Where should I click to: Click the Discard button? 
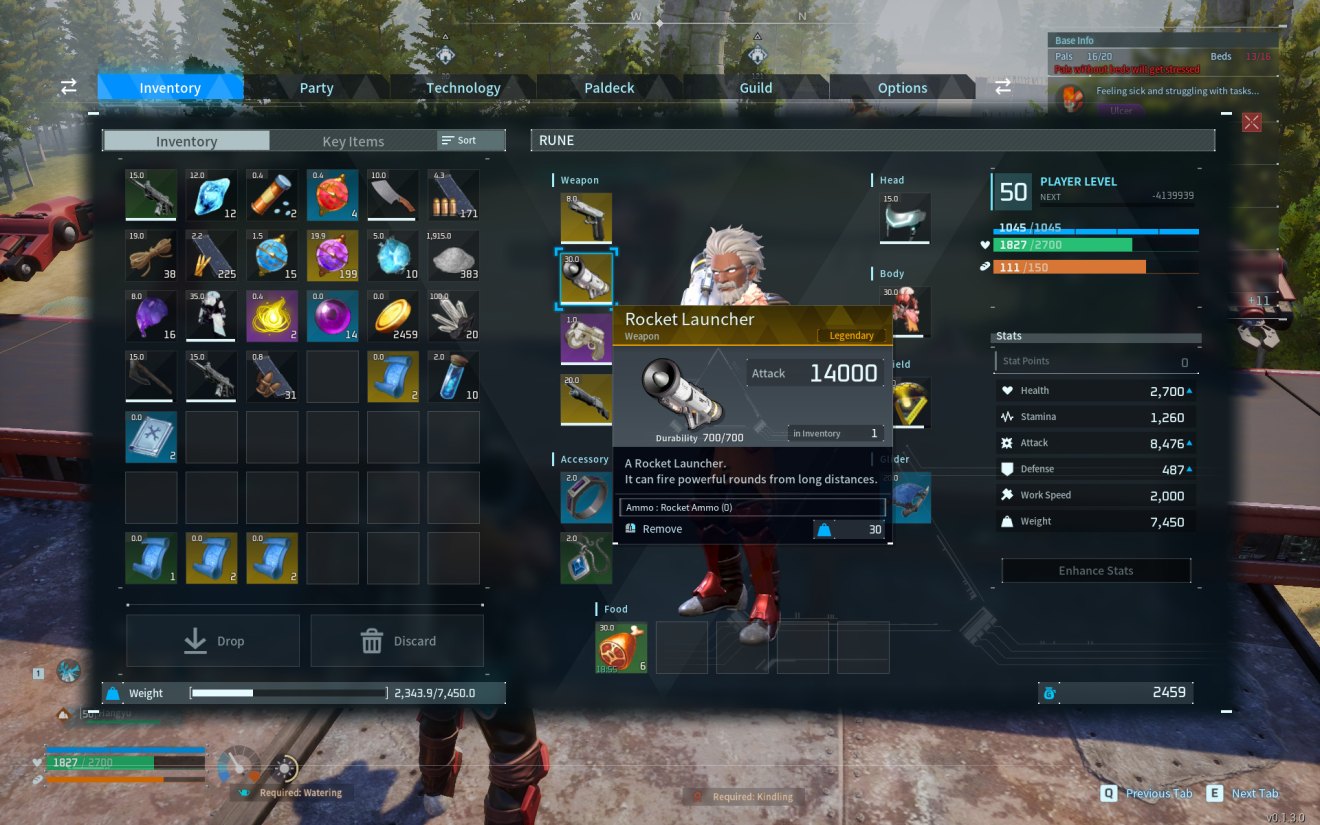(397, 640)
